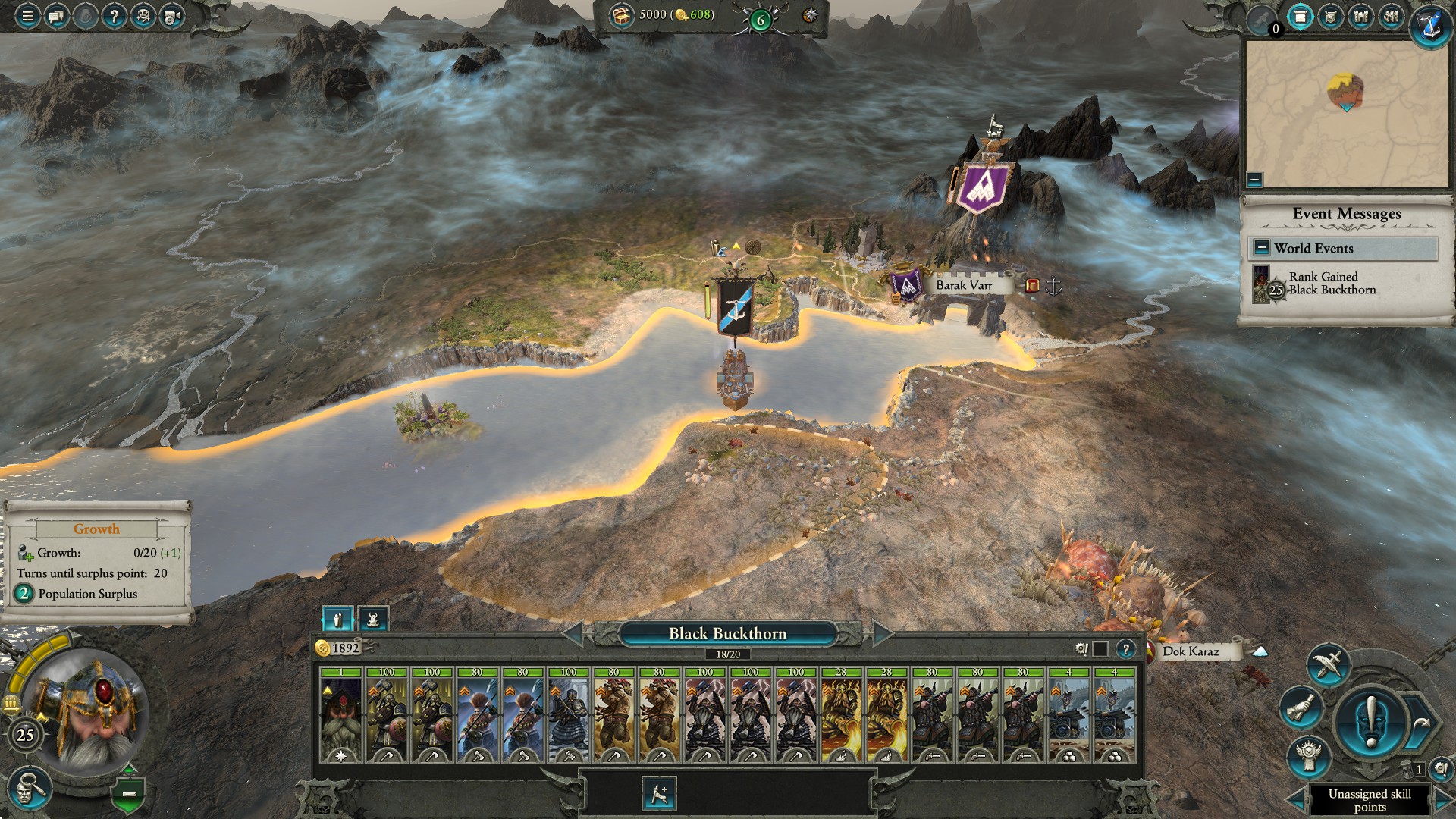Click the campaign minimap
Screen dimensions: 1456x819
(x=1346, y=114)
